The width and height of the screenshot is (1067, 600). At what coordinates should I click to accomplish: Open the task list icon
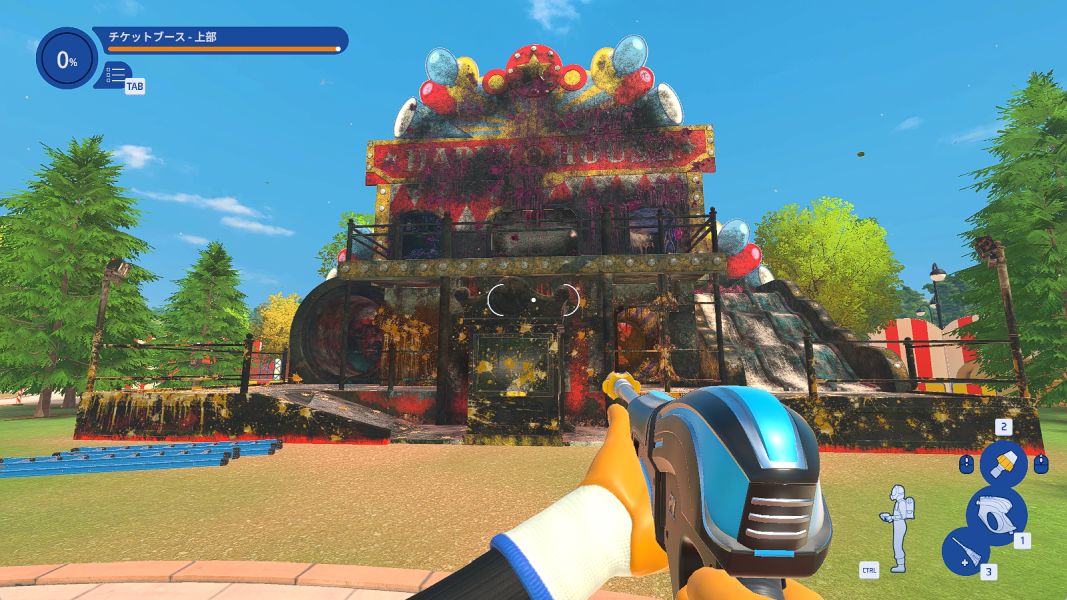[x=116, y=74]
